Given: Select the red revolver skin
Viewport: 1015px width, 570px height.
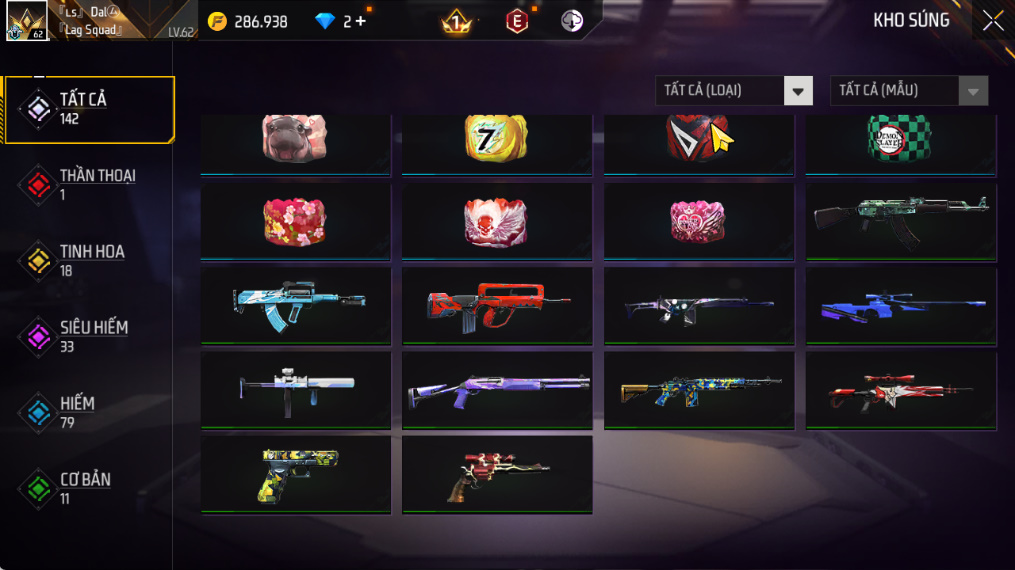Looking at the screenshot, I should 496,472.
